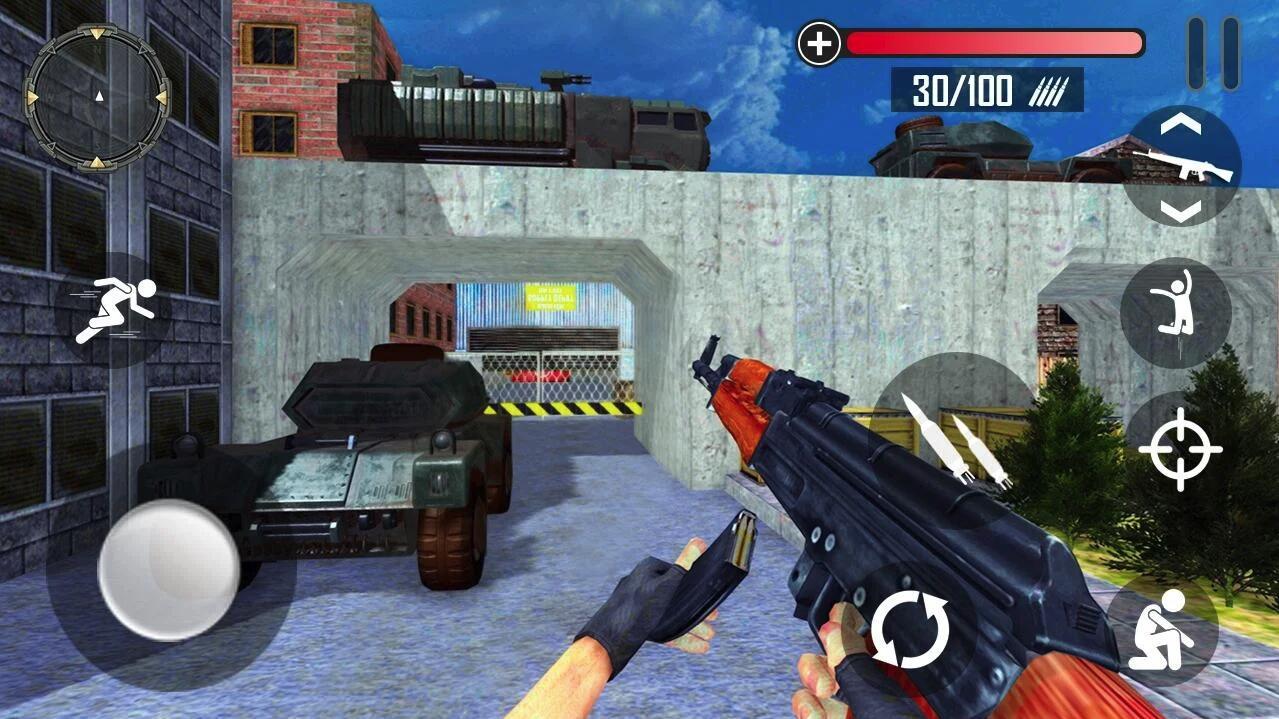Pause the game
This screenshot has height=719, width=1279.
(x=1214, y=52)
